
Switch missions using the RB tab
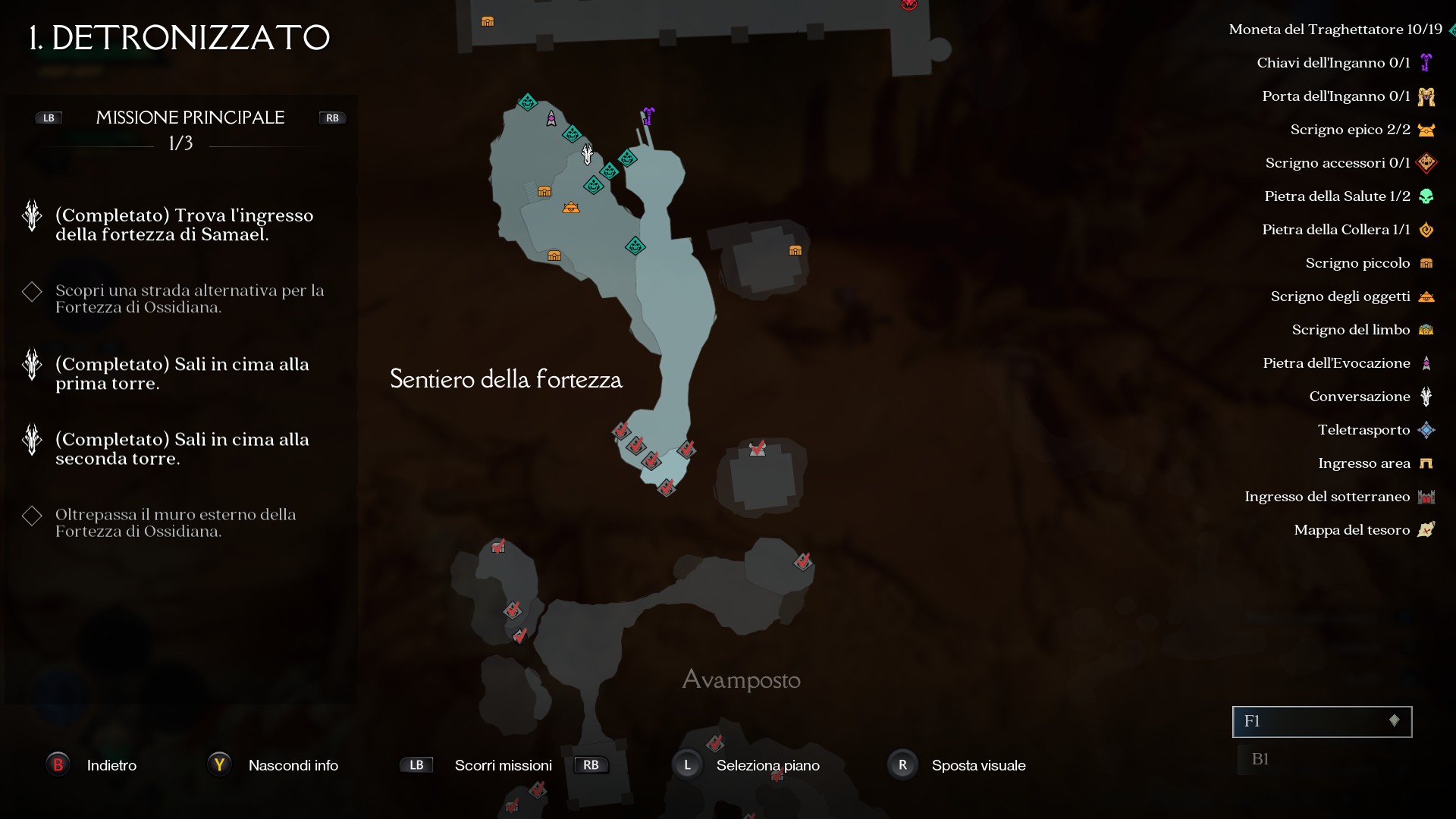tap(331, 118)
